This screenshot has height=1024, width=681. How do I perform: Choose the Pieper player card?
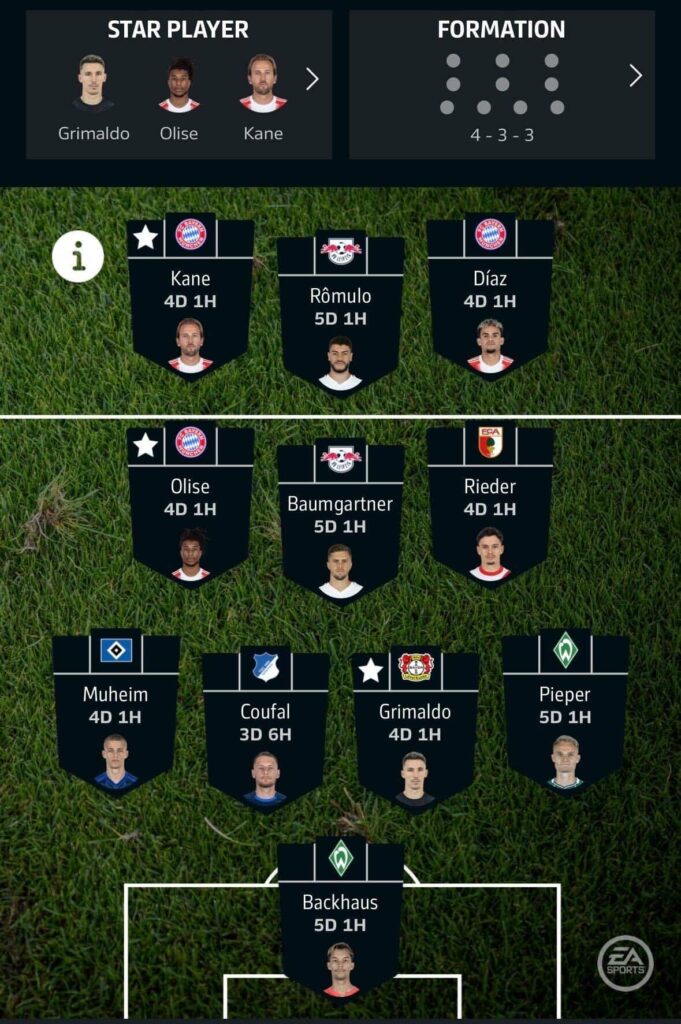point(565,712)
